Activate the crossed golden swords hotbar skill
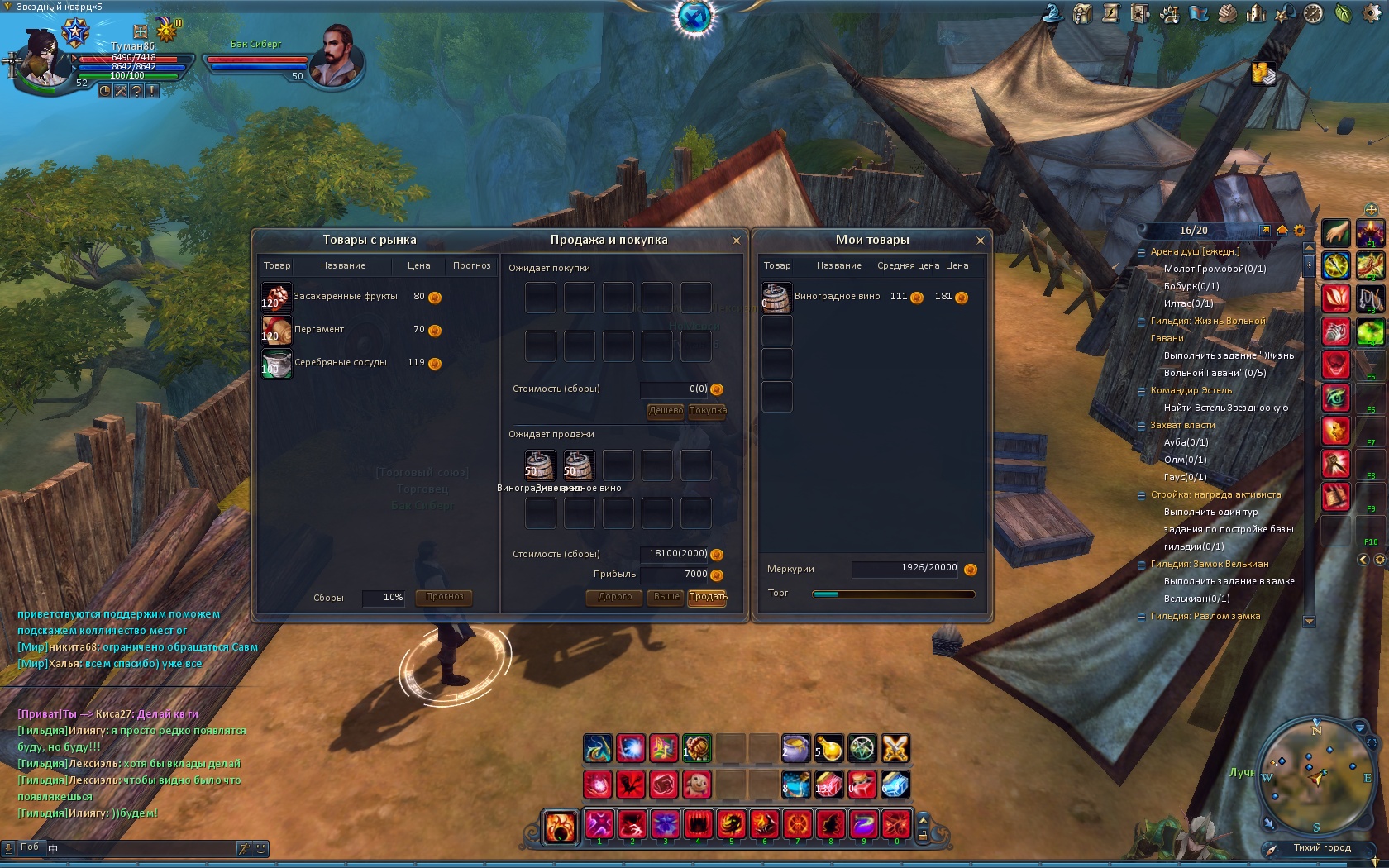The image size is (1389, 868). click(895, 749)
